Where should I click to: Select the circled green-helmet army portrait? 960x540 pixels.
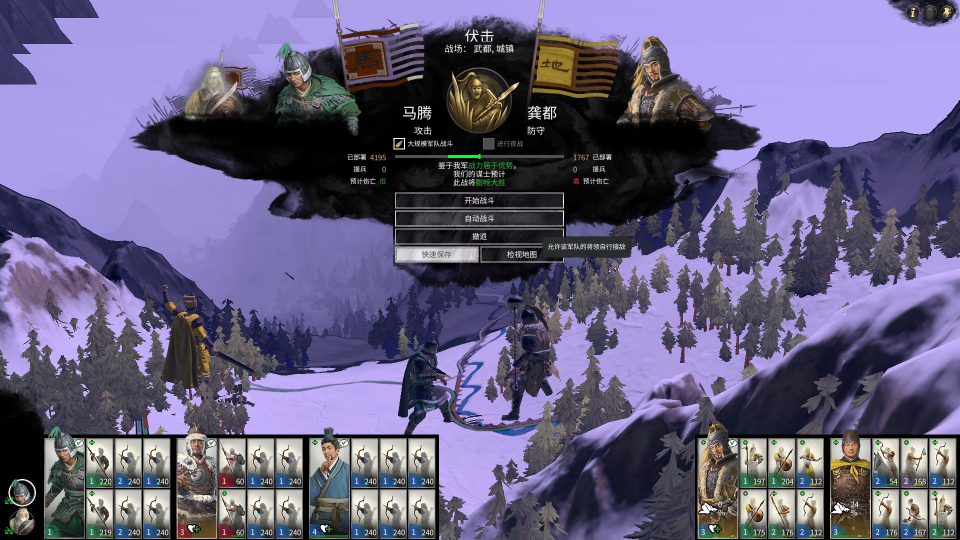click(x=22, y=492)
